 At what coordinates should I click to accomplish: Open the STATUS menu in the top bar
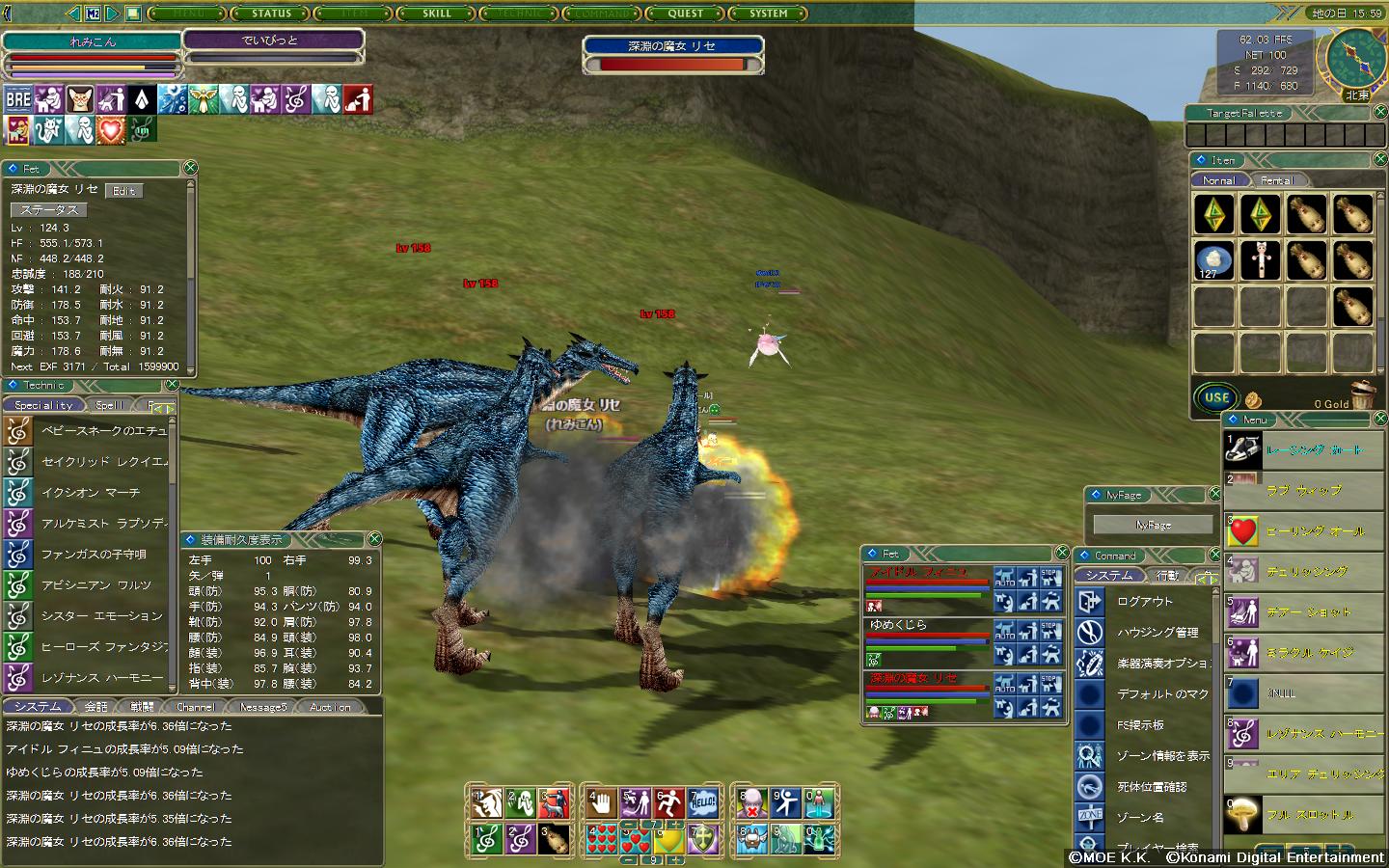coord(271,14)
